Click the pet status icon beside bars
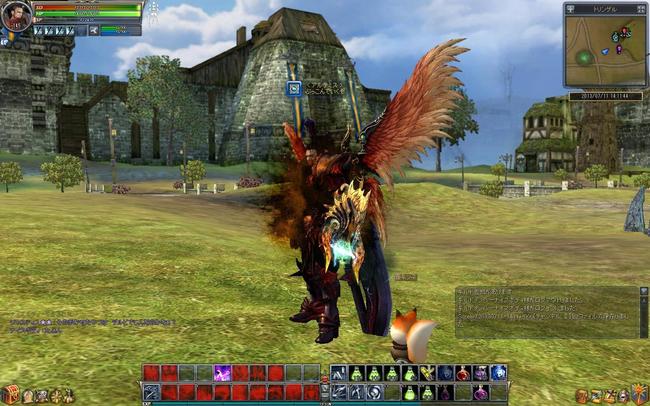The height and width of the screenshot is (406, 650). pos(92,30)
